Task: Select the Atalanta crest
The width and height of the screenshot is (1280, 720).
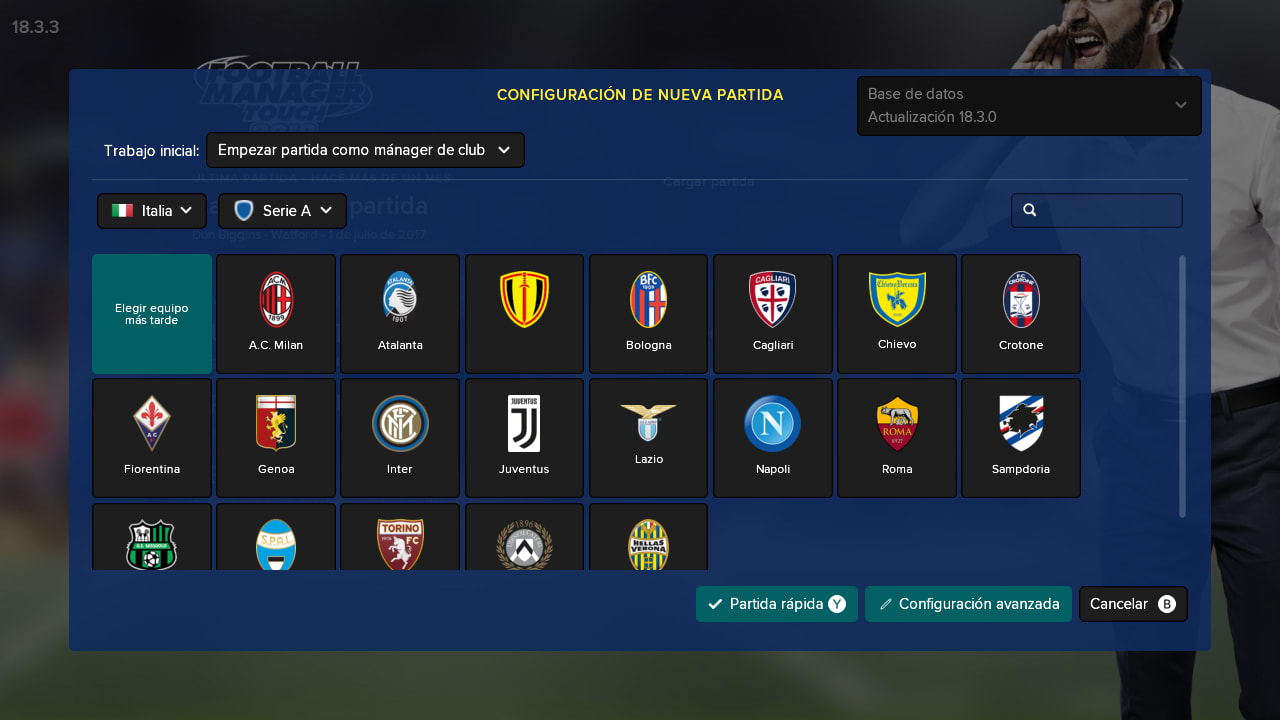Action: [400, 313]
